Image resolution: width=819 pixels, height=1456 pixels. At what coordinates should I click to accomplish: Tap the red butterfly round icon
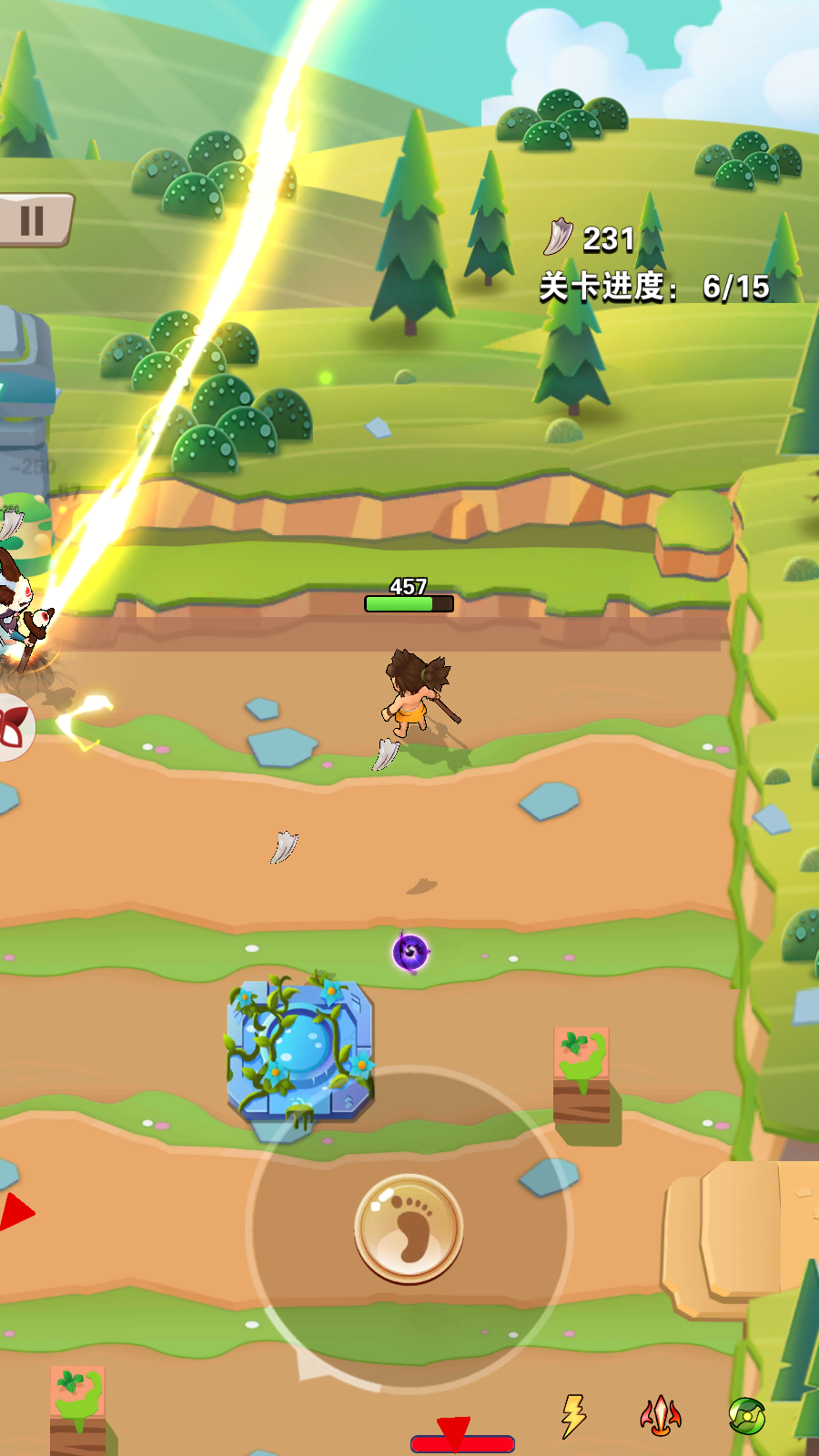coord(13,727)
